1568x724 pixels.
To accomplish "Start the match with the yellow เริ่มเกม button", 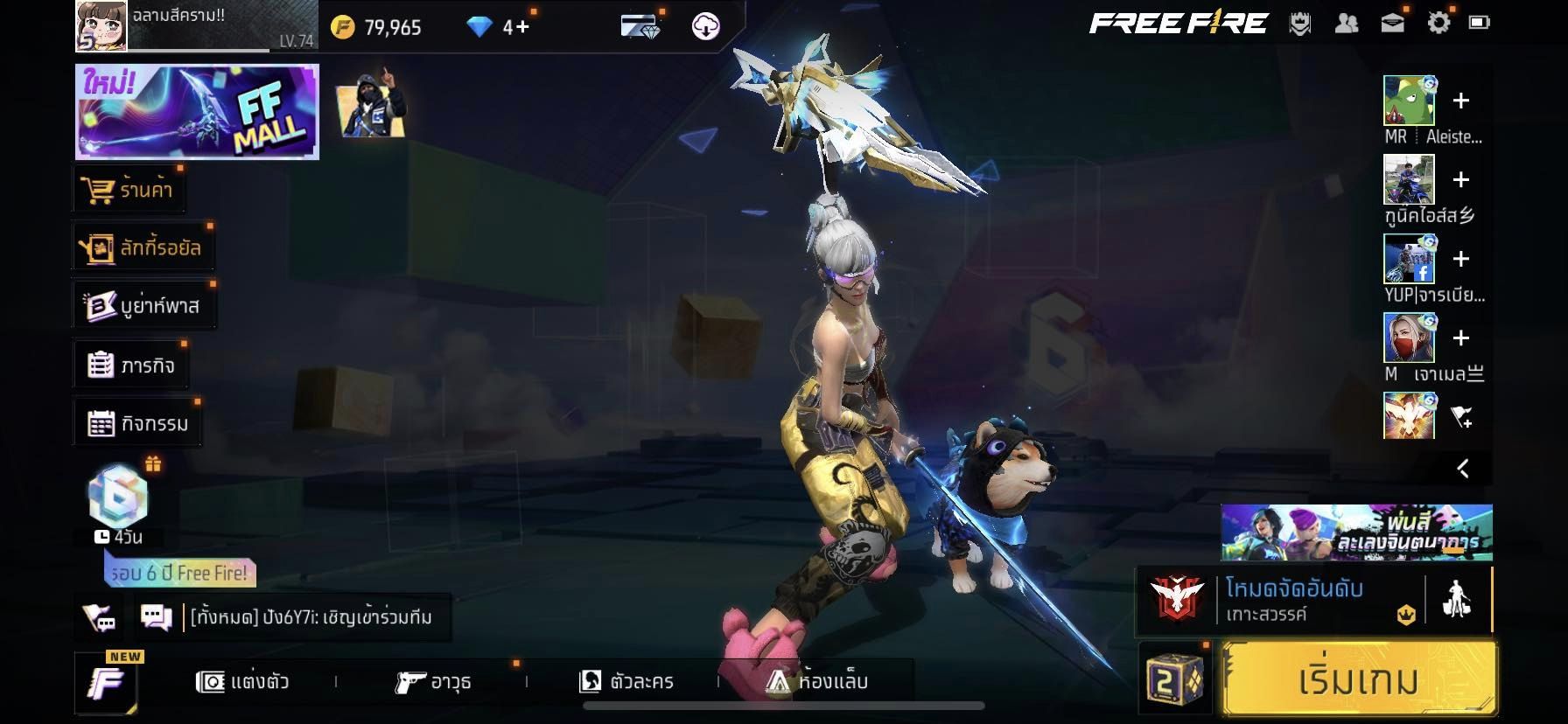I will 1358,680.
